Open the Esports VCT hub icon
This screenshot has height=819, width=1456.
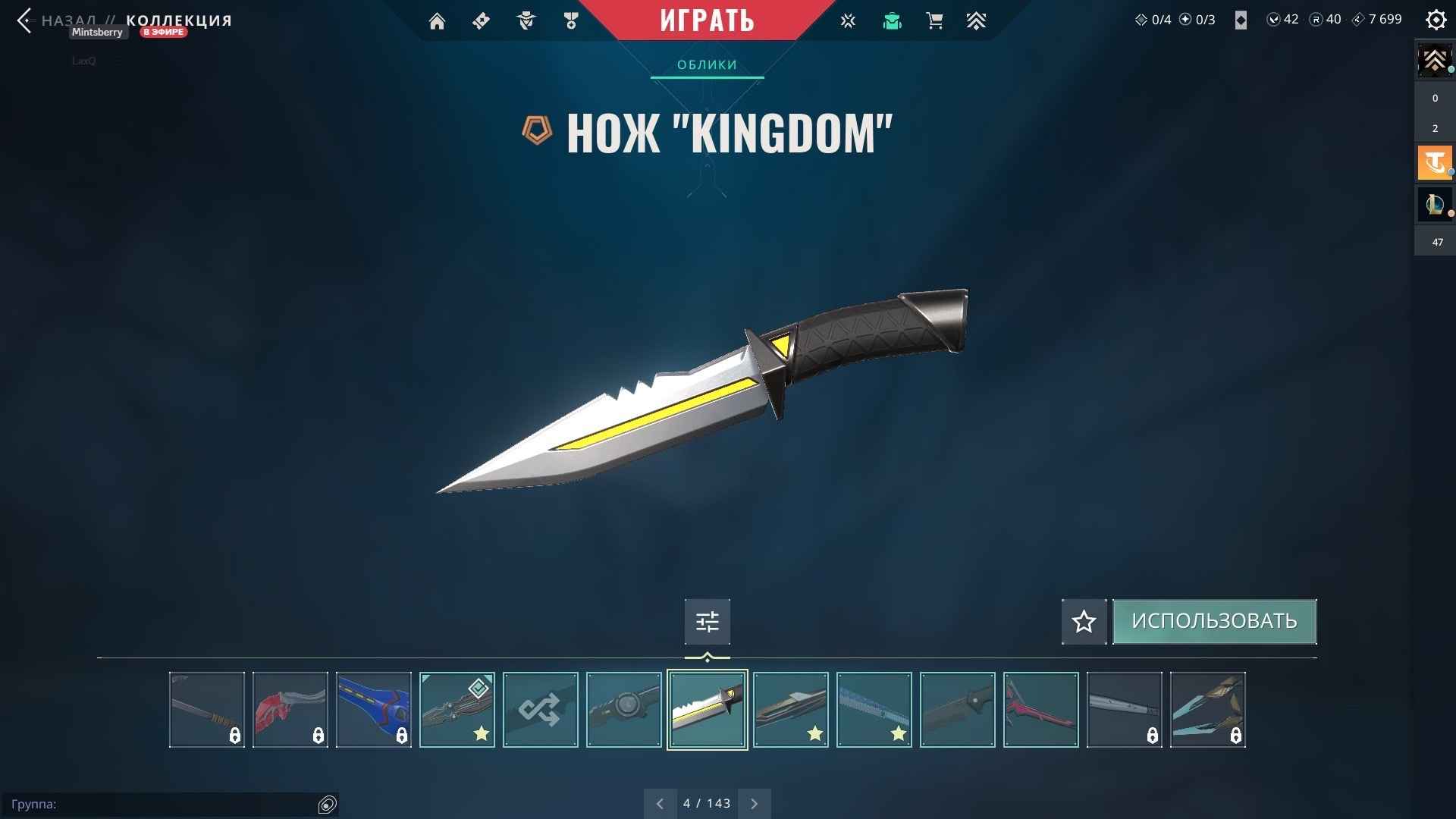[848, 20]
